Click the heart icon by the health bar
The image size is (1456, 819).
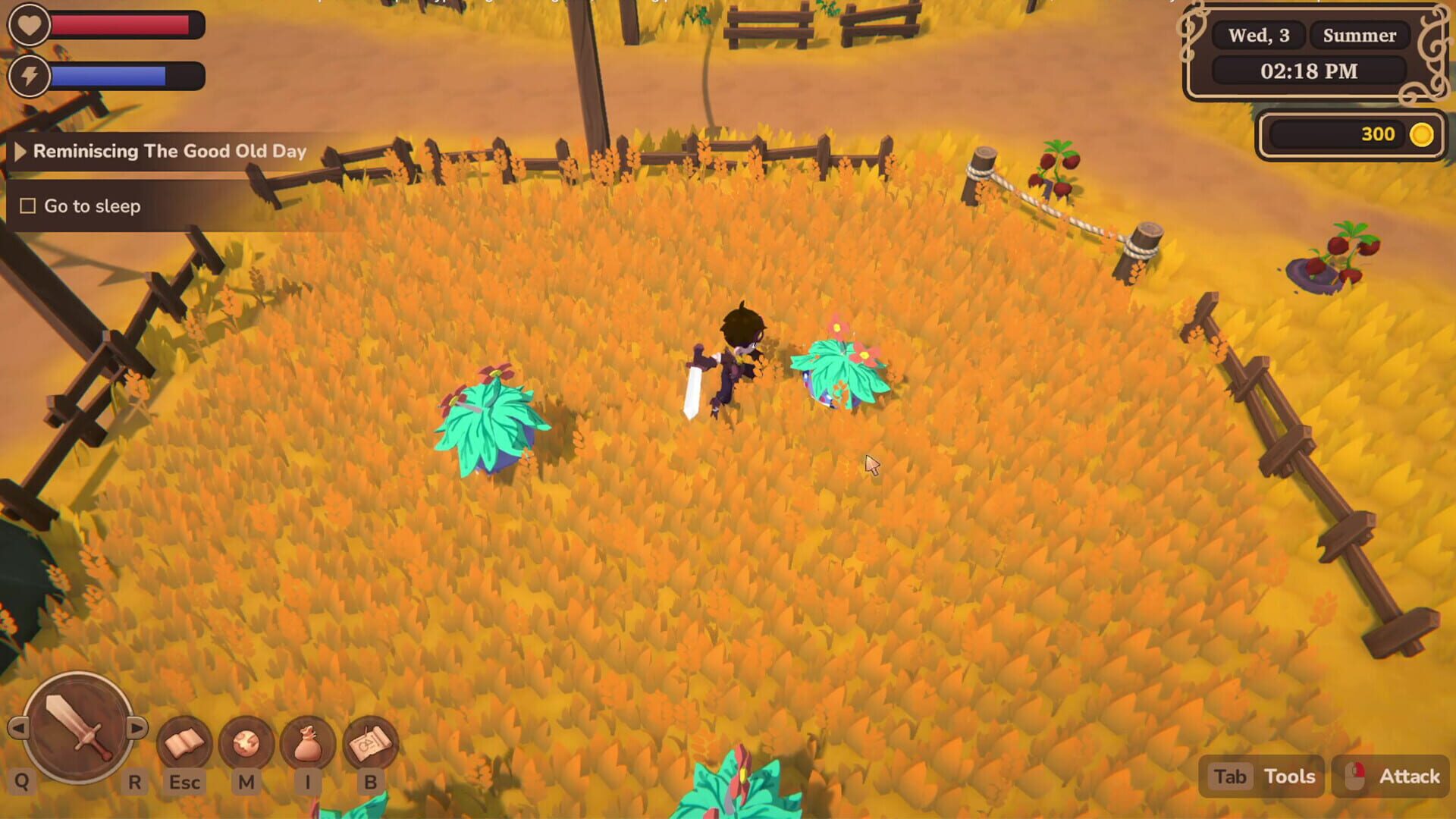29,24
